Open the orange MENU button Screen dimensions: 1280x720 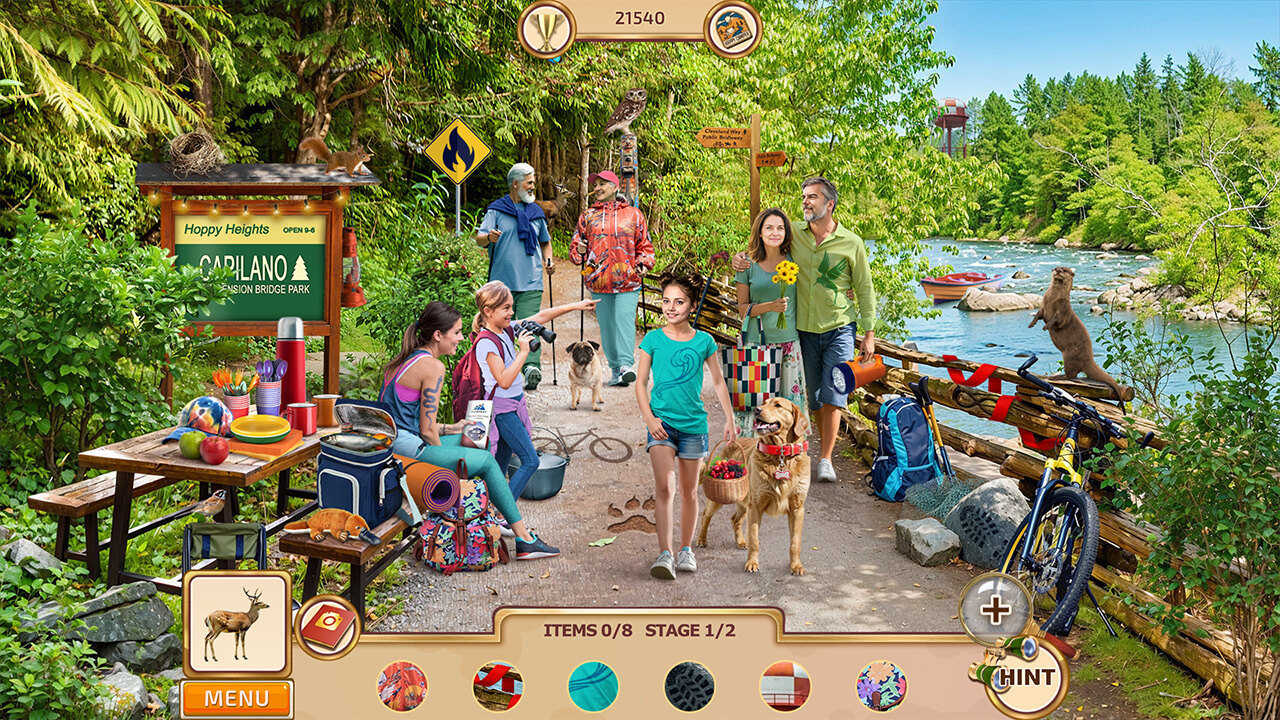[237, 698]
